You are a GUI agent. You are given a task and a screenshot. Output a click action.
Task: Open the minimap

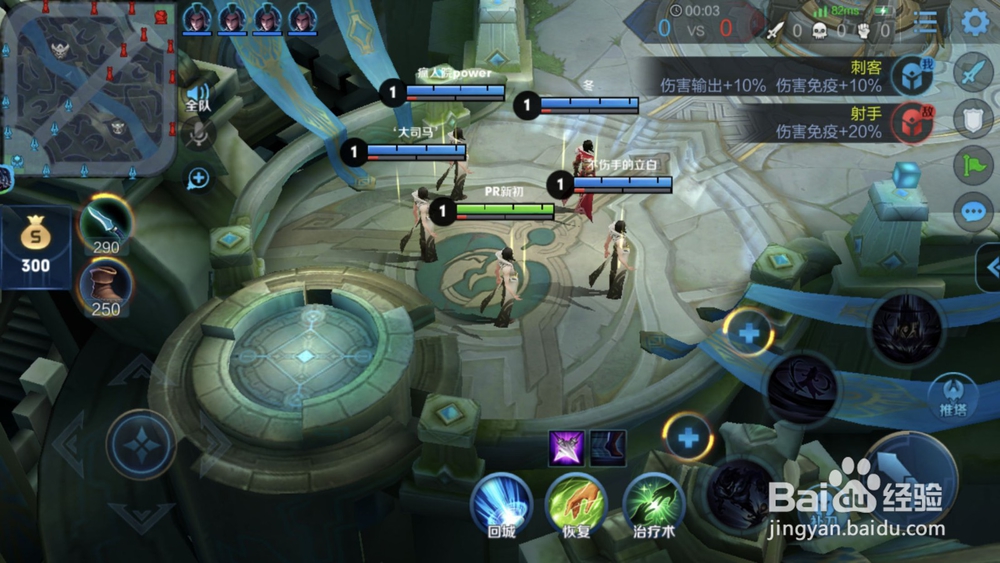click(88, 88)
